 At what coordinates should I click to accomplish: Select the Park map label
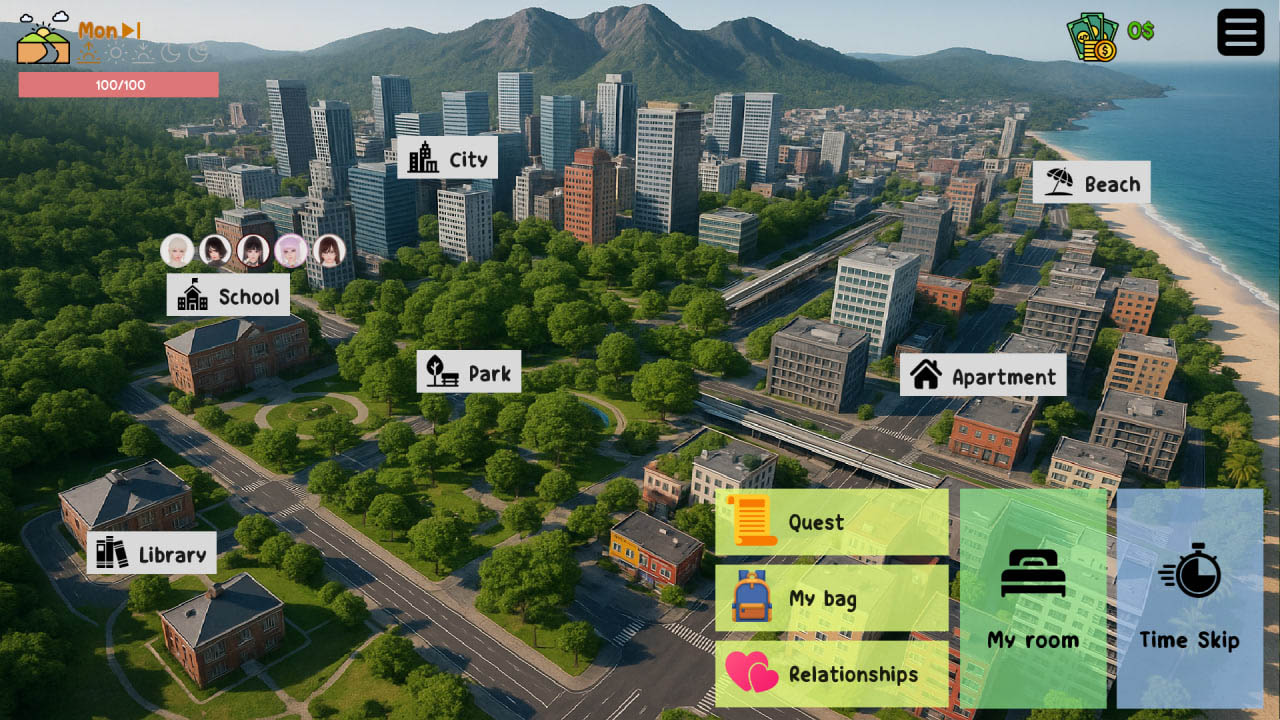coord(468,372)
